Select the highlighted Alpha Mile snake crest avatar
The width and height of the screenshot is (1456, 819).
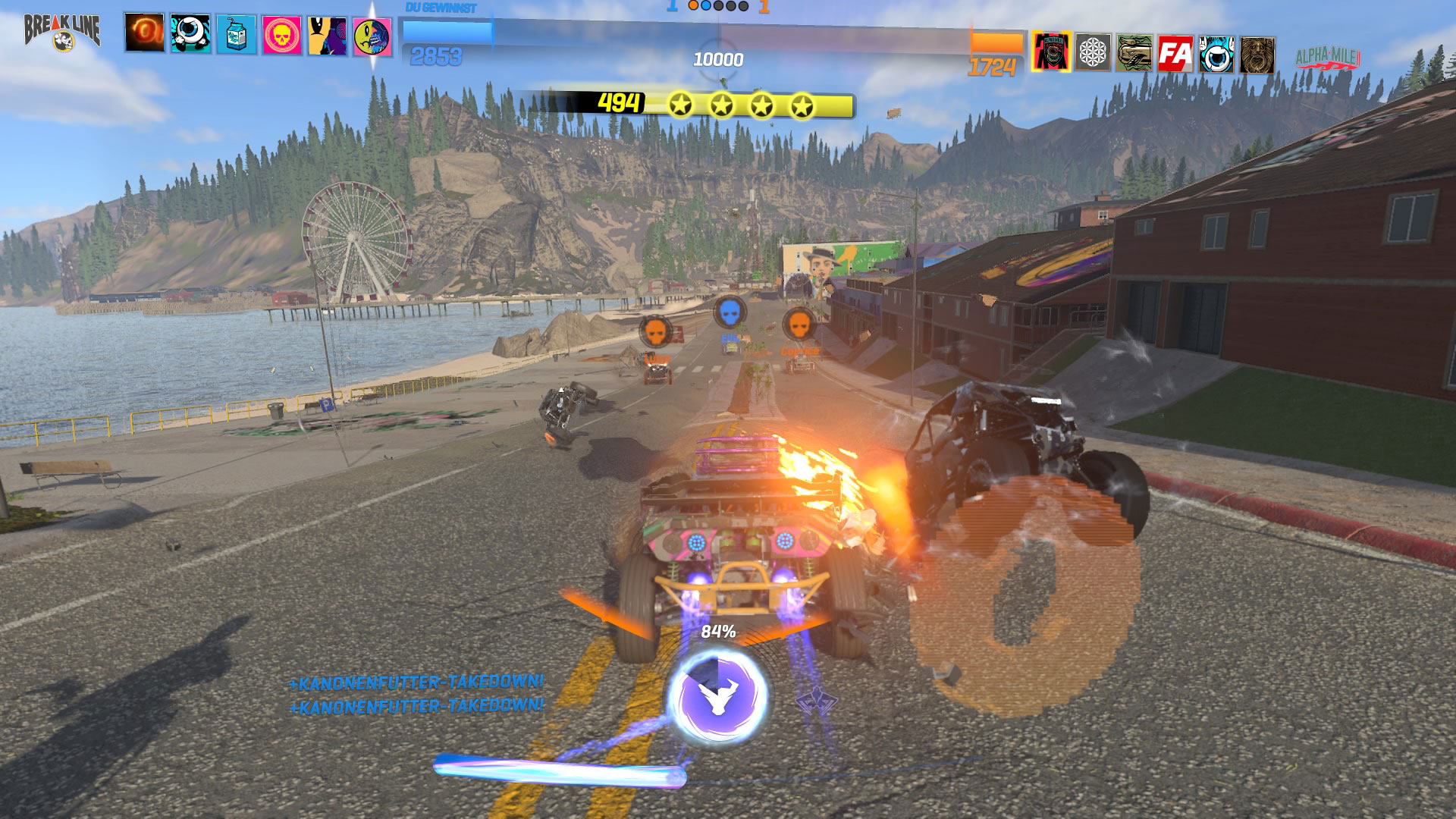point(1051,52)
